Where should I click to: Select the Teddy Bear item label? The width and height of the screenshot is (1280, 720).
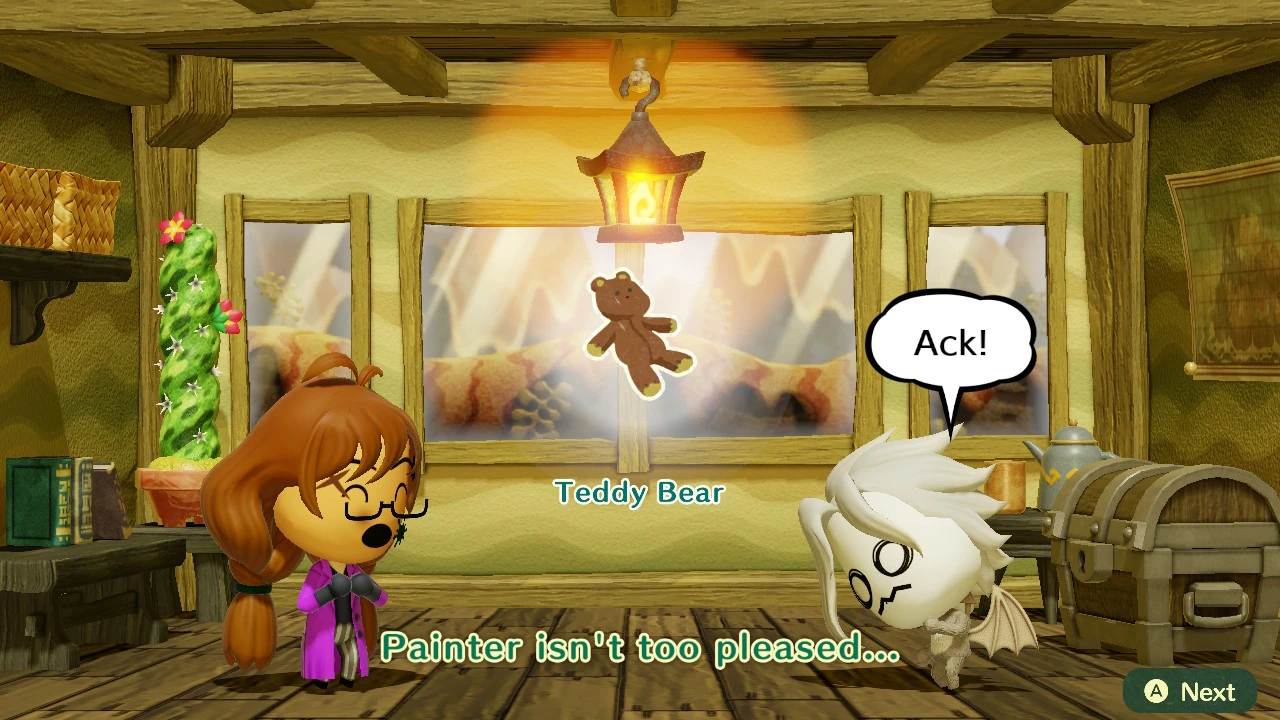coord(639,492)
